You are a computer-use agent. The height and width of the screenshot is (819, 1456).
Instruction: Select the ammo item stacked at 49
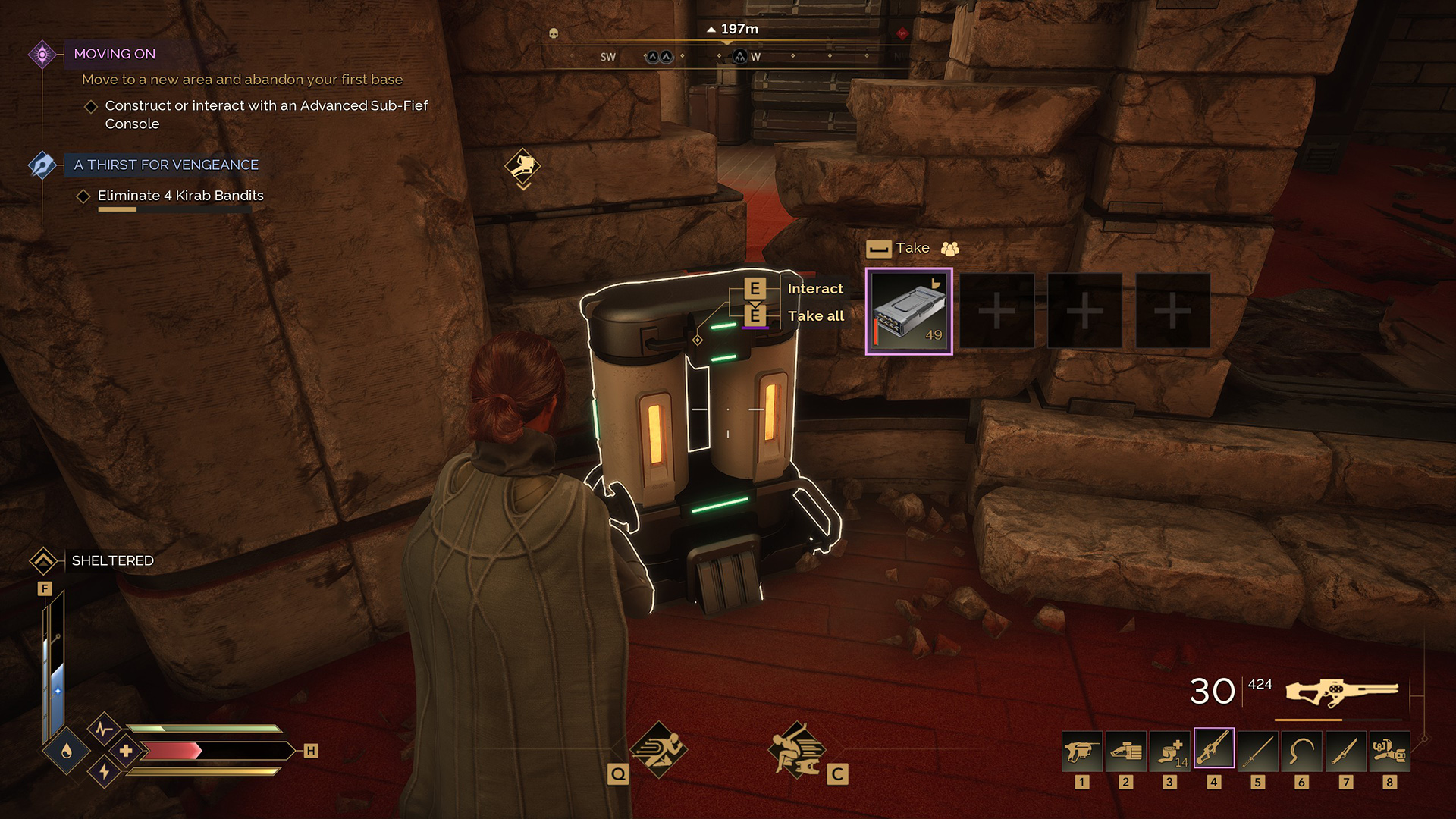click(x=908, y=311)
